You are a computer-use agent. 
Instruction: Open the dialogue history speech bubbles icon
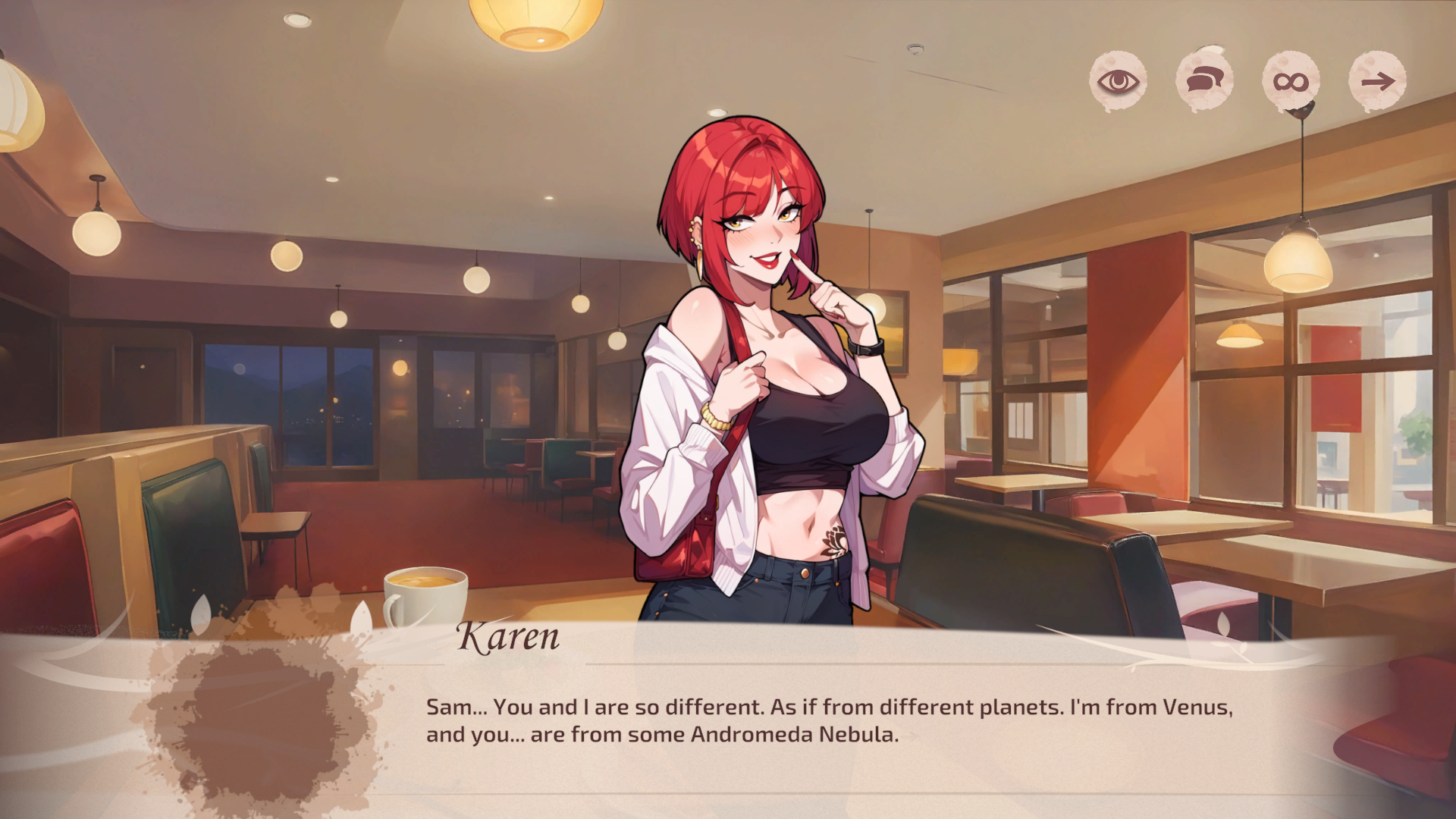tap(1204, 80)
